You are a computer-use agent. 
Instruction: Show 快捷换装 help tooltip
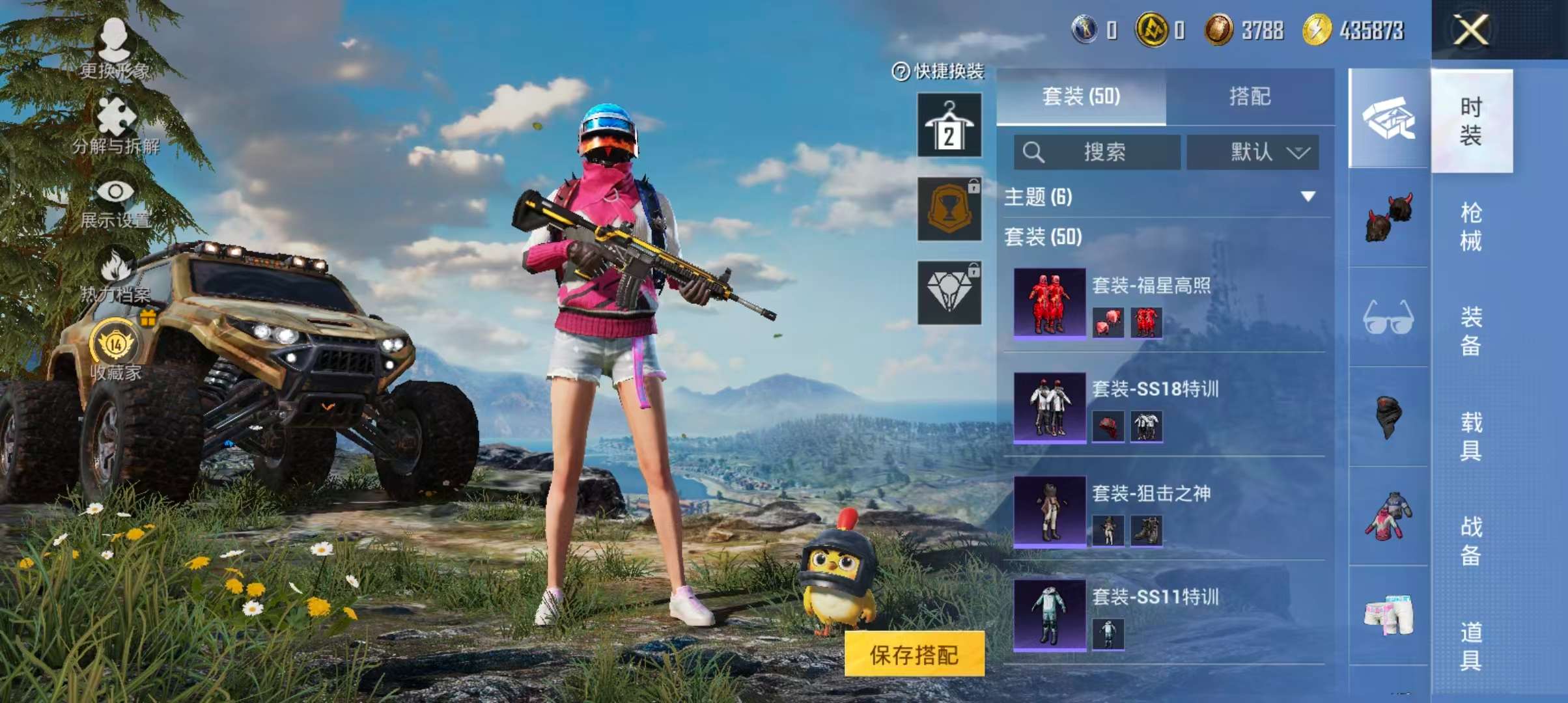901,72
